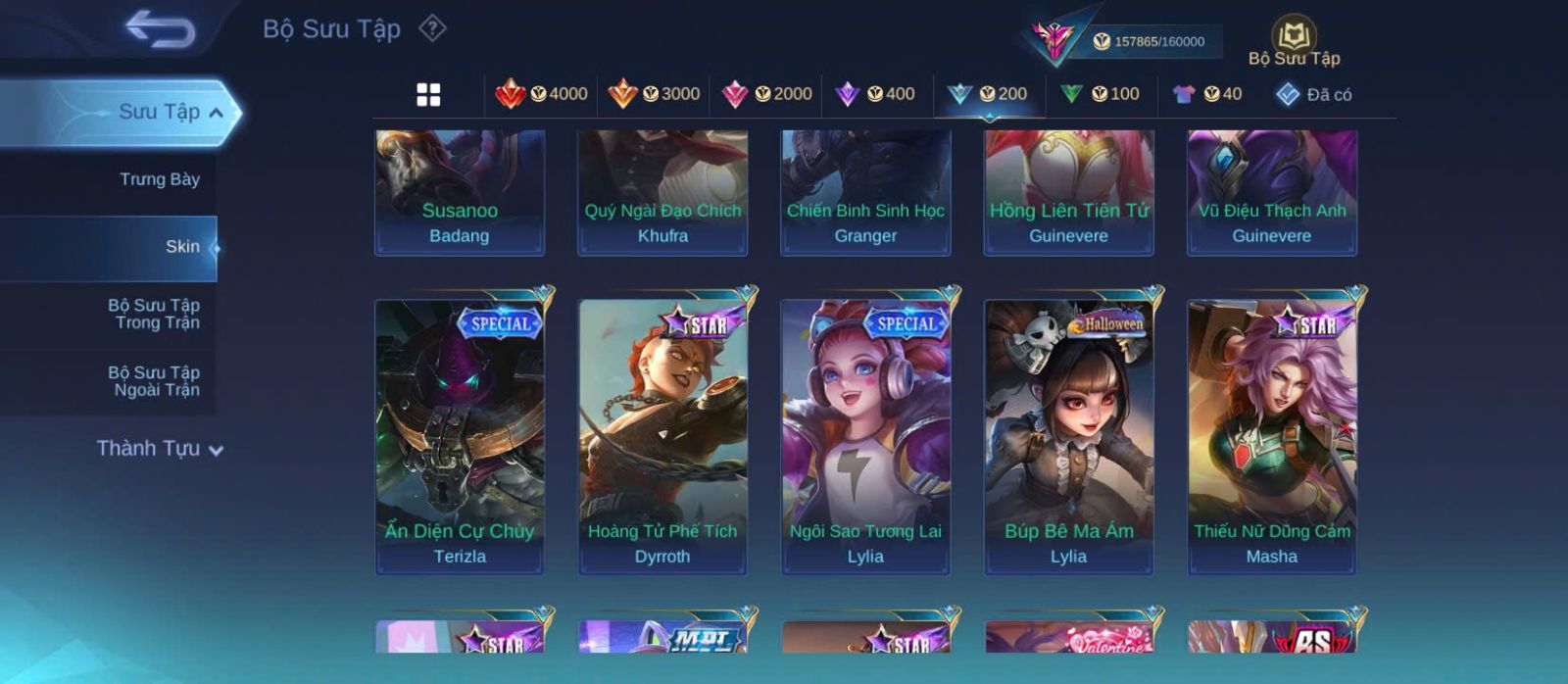1568x684 pixels.
Task: Collapse the Sưu Tập menu section
Action: [217, 113]
